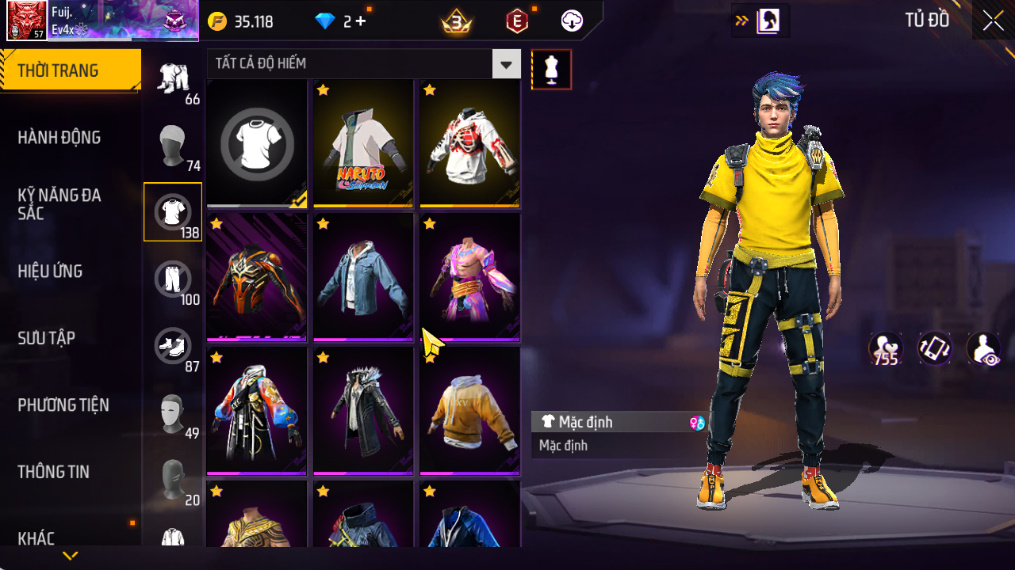Equip the blue denim jacket
This screenshot has height=570, width=1015.
[363, 277]
